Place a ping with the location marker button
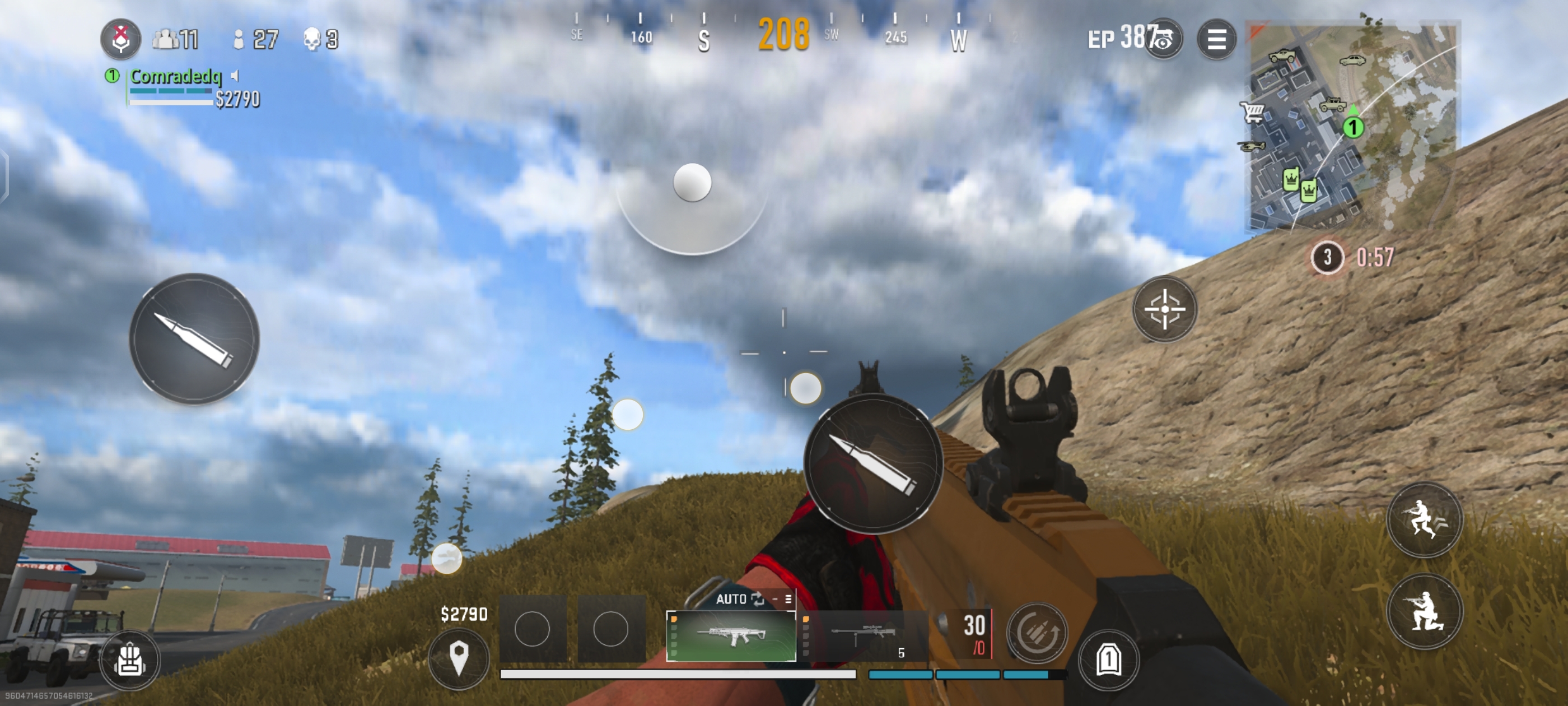Viewport: 1568px width, 706px height. pos(458,658)
